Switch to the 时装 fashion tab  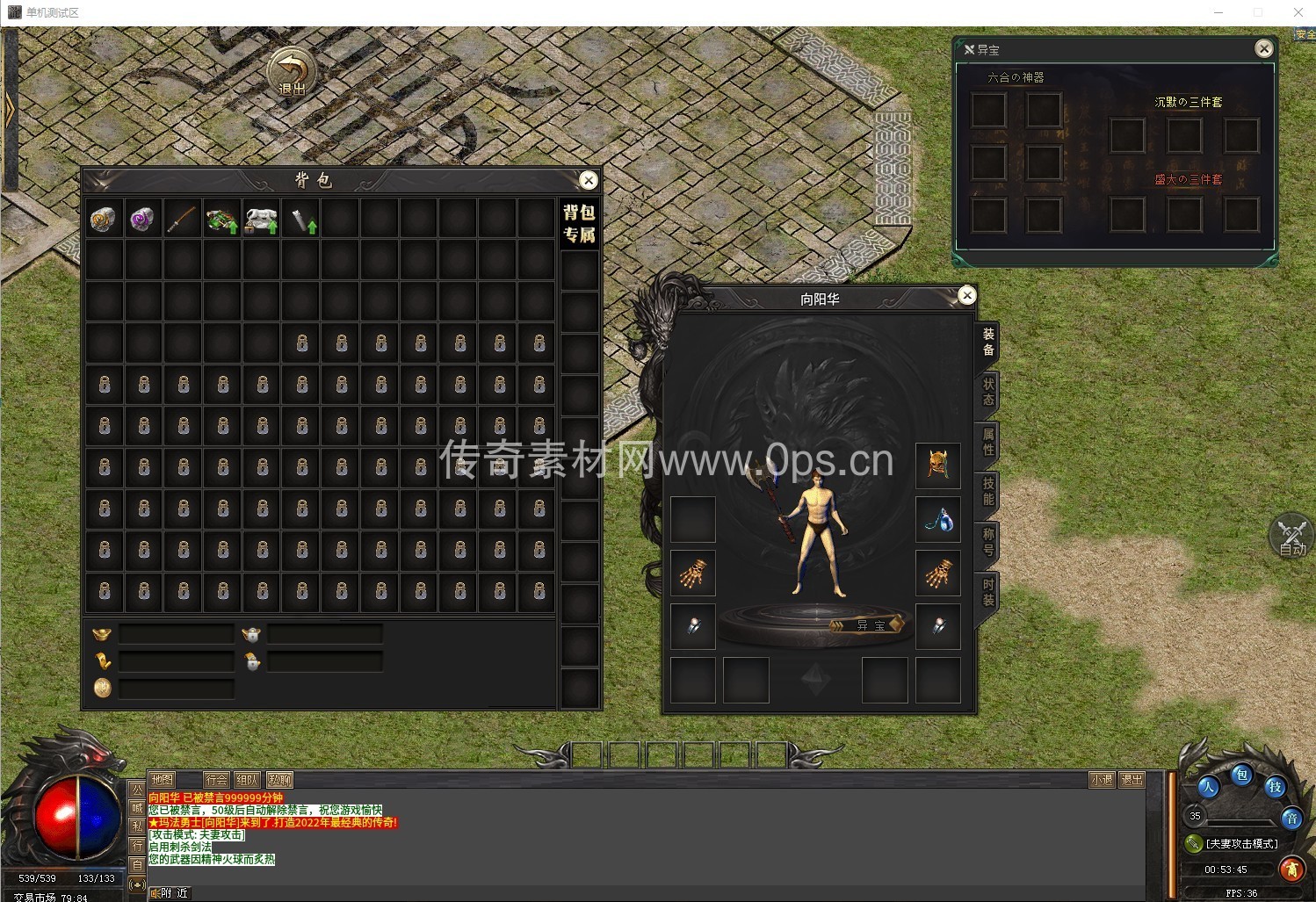click(988, 593)
